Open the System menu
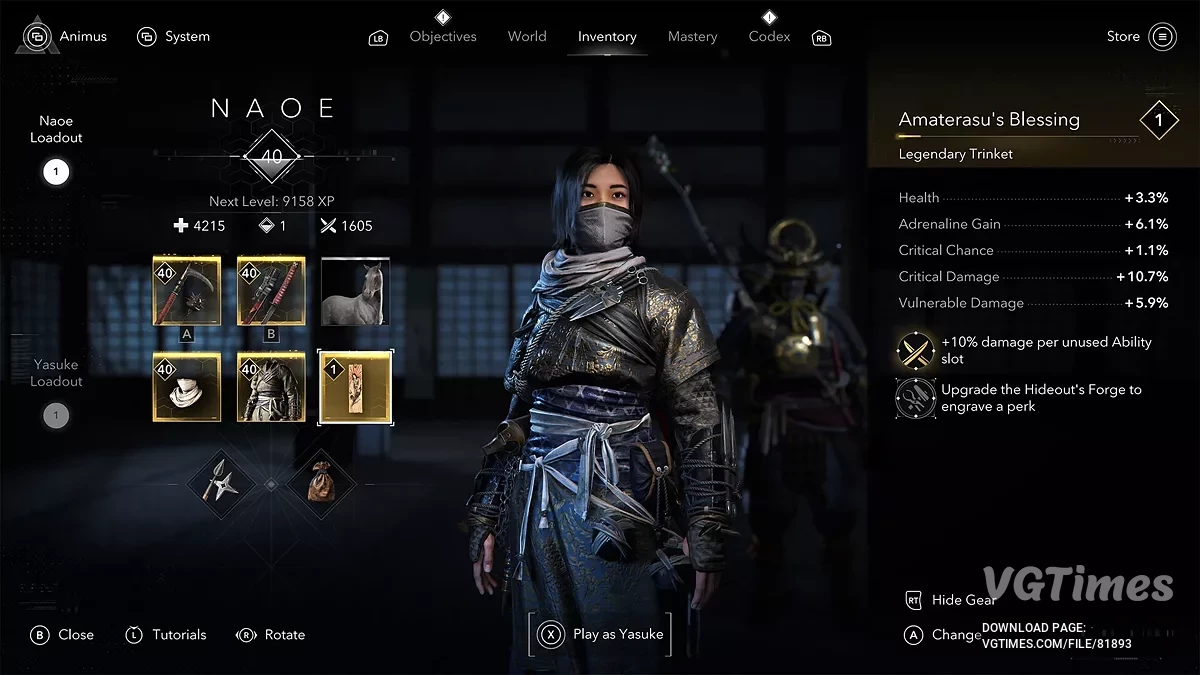This screenshot has height=675, width=1200. pyautogui.click(x=174, y=36)
